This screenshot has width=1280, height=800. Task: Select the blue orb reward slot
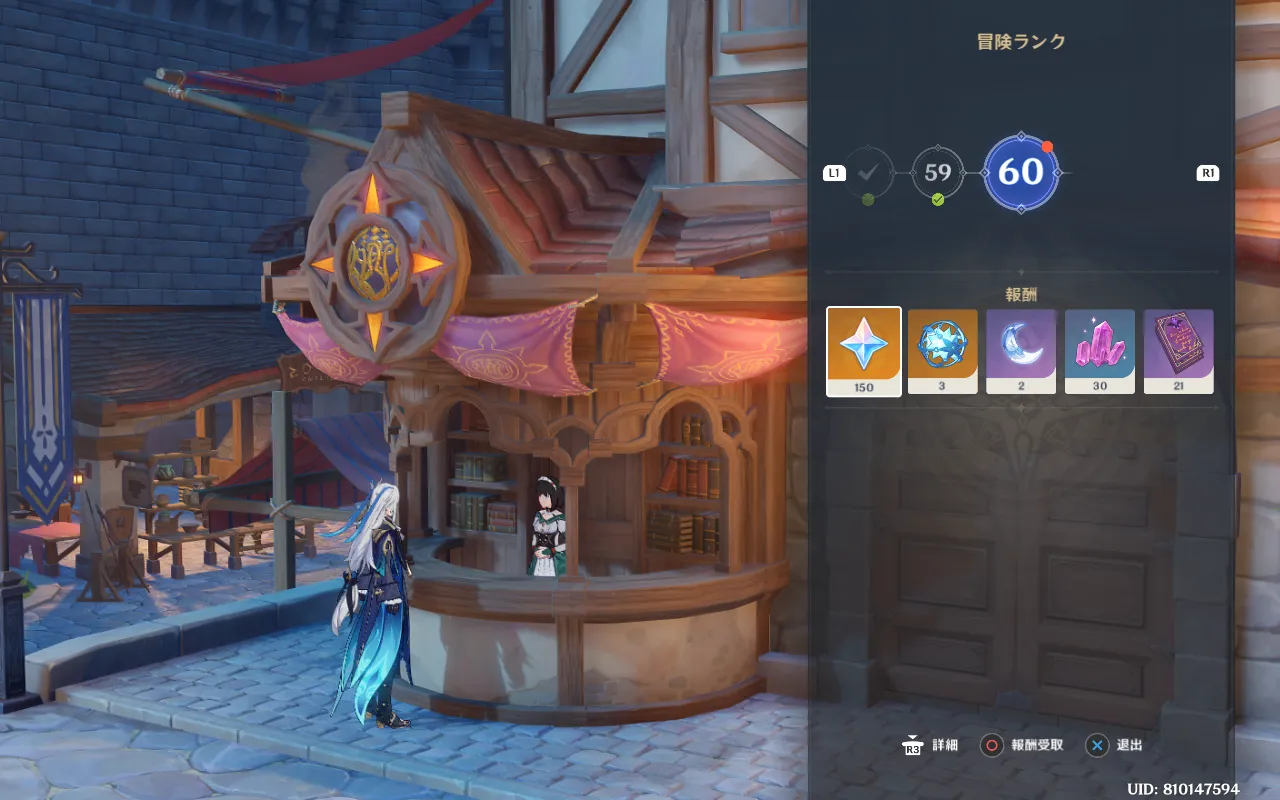[x=943, y=351]
